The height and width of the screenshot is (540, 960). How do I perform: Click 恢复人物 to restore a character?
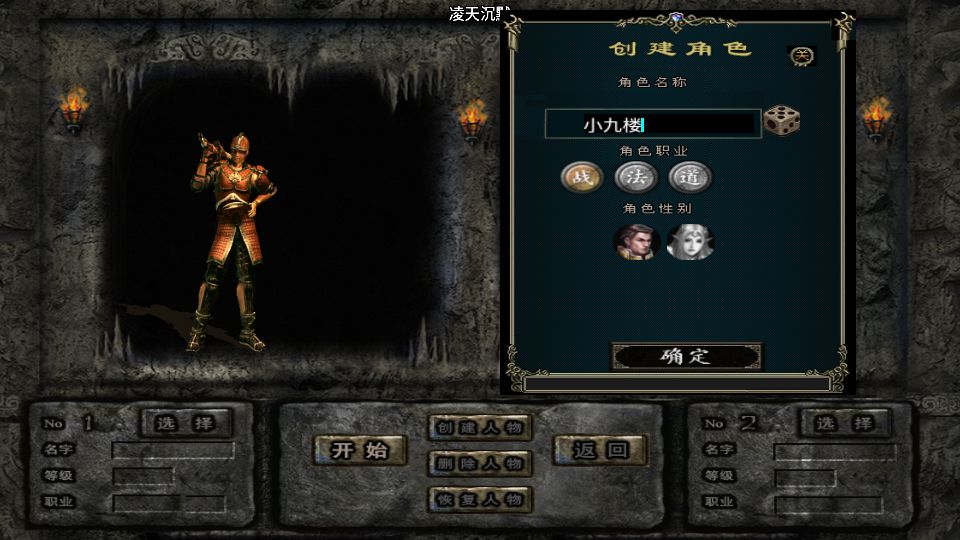pyautogui.click(x=480, y=499)
